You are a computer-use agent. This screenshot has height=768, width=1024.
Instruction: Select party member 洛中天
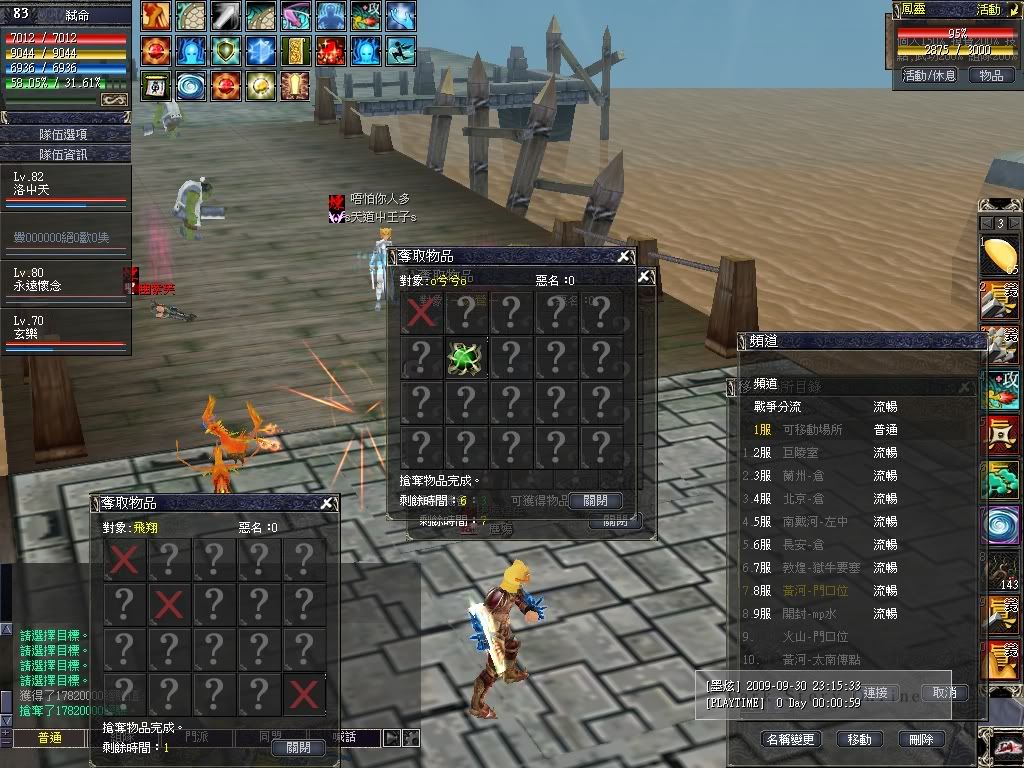point(66,187)
